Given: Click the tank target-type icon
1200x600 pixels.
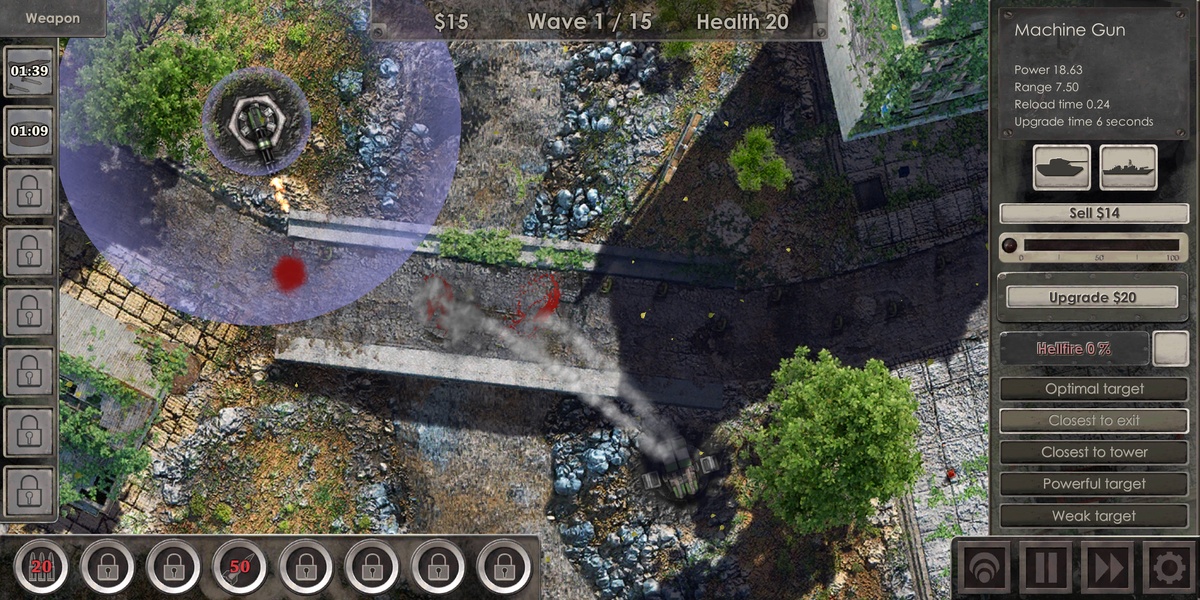Looking at the screenshot, I should point(1062,168).
